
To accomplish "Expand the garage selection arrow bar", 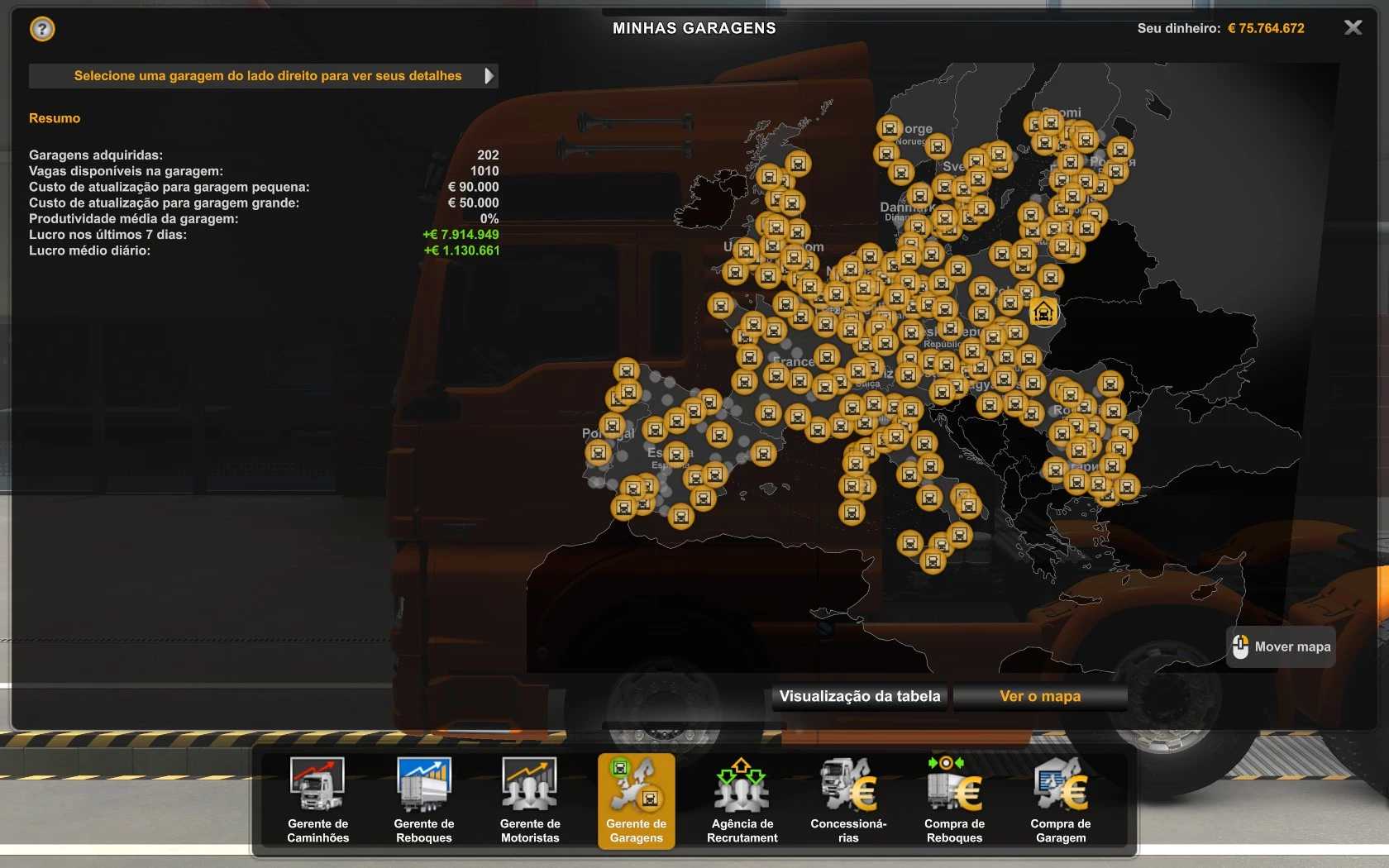I will (489, 76).
